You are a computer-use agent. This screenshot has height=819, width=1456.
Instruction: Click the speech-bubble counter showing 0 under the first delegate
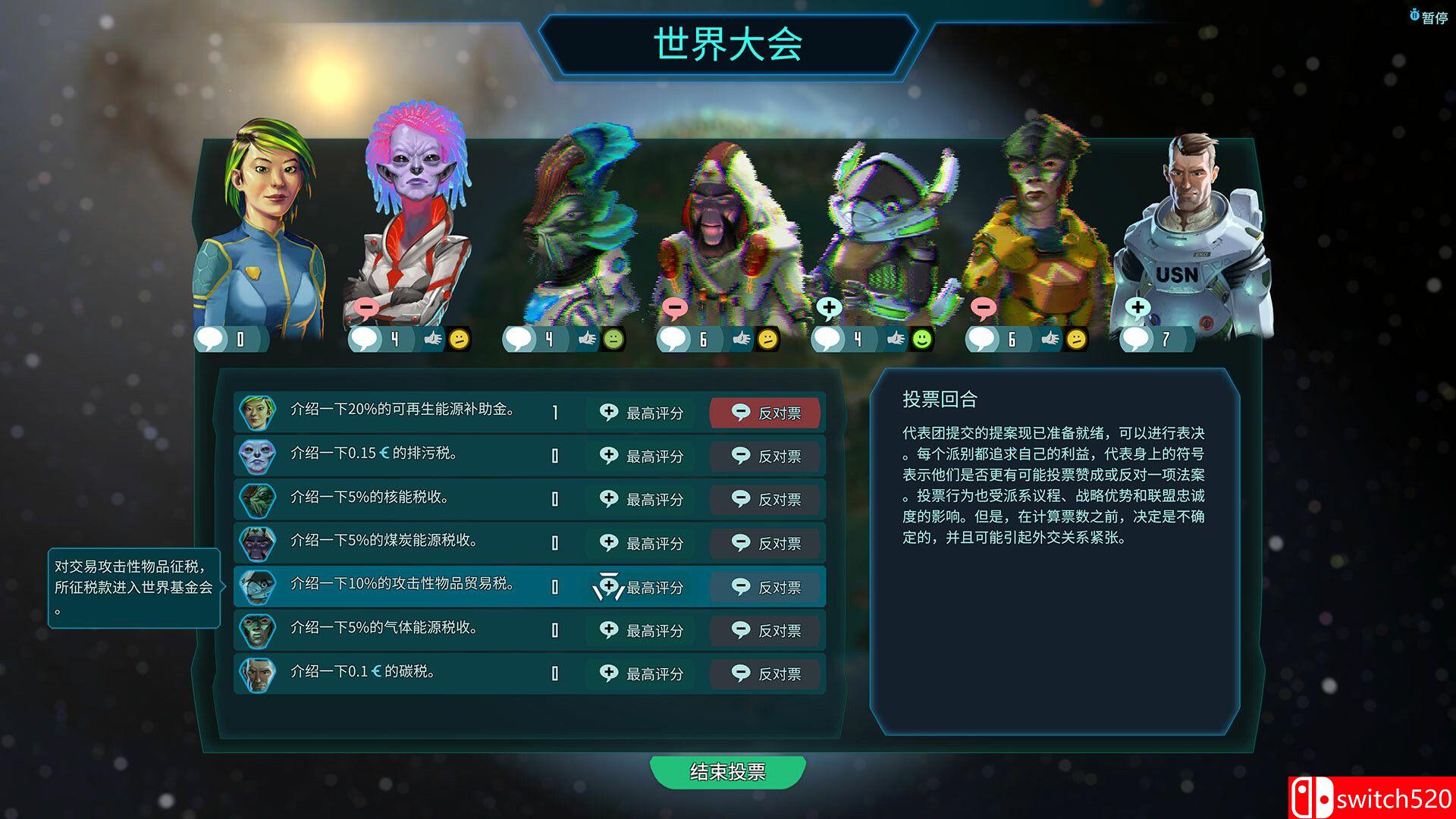(231, 340)
